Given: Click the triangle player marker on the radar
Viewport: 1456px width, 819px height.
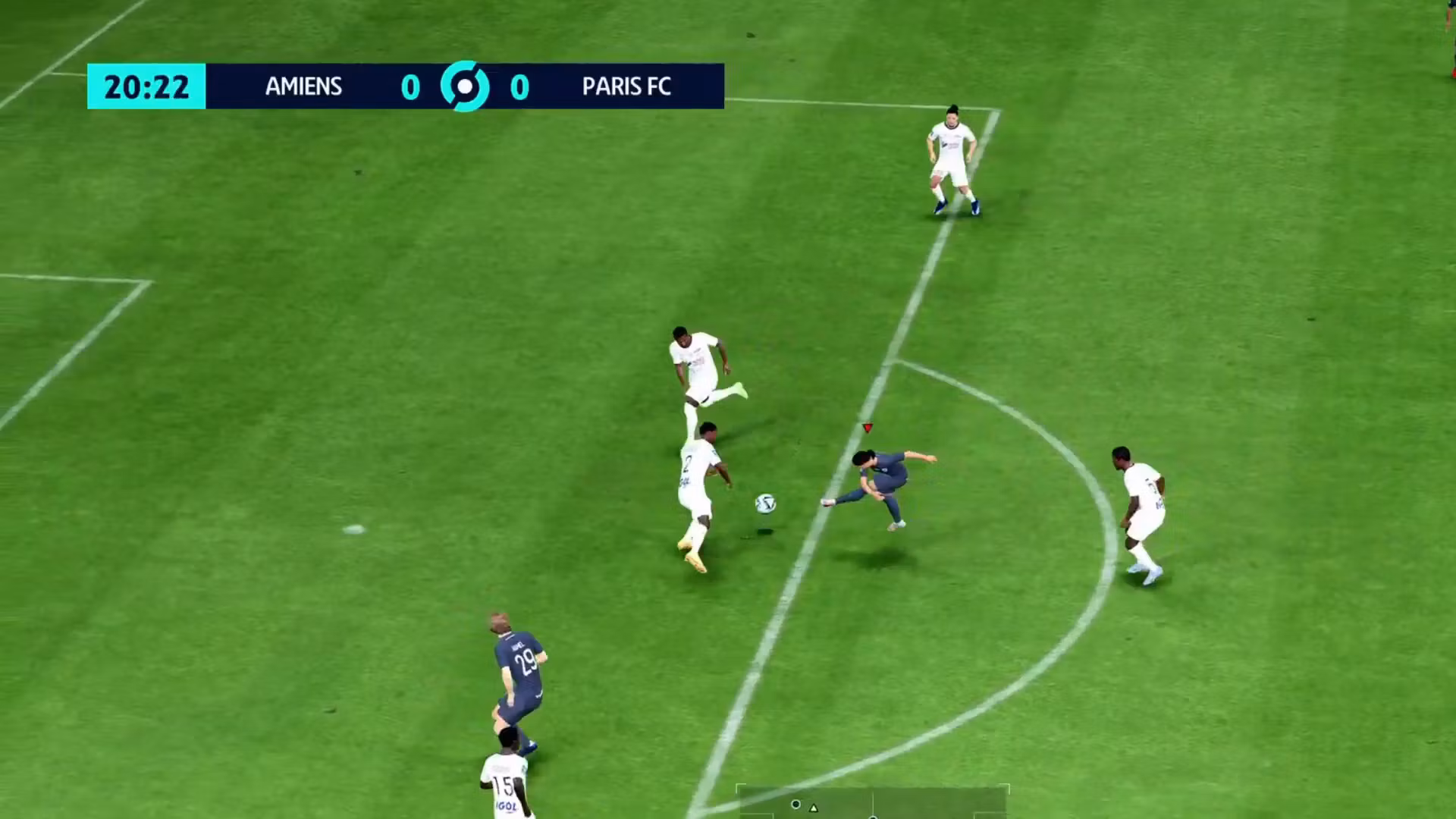Looking at the screenshot, I should click(814, 808).
